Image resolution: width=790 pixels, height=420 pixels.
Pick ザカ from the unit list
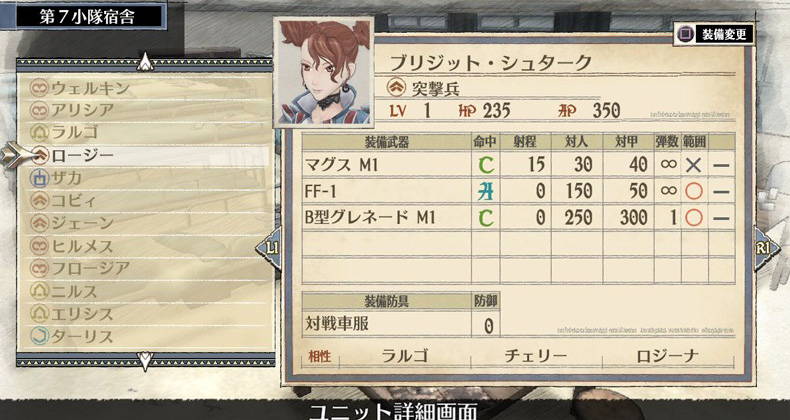click(68, 178)
